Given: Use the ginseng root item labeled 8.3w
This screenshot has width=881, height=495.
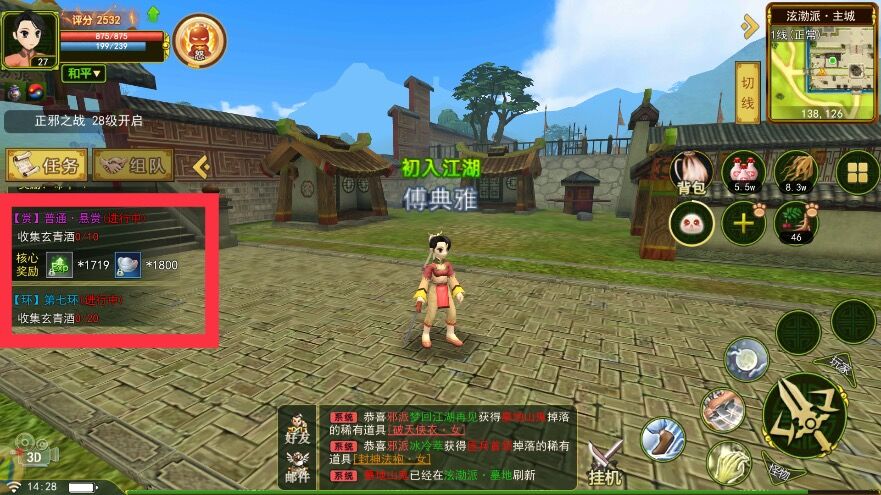Looking at the screenshot, I should 795,171.
